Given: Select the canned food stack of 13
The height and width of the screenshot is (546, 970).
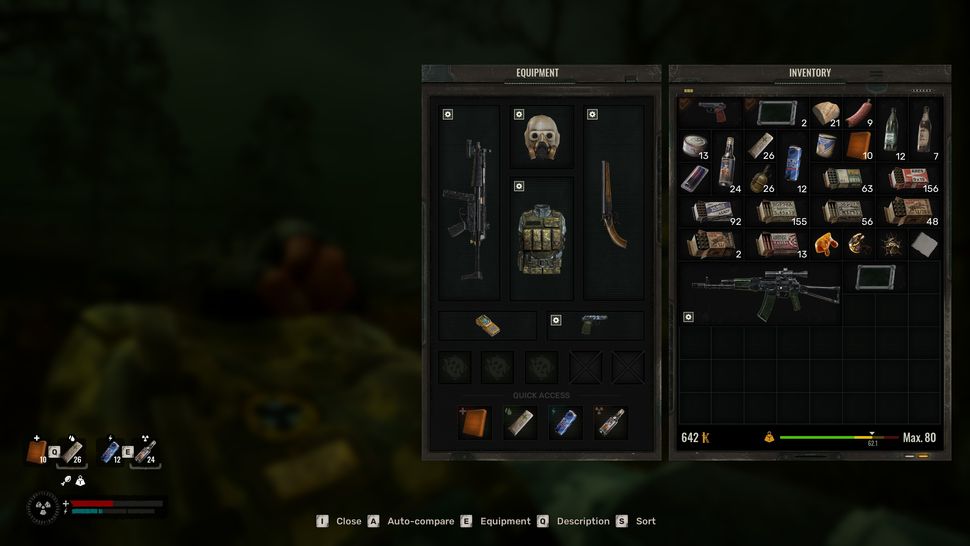Looking at the screenshot, I should (x=694, y=147).
